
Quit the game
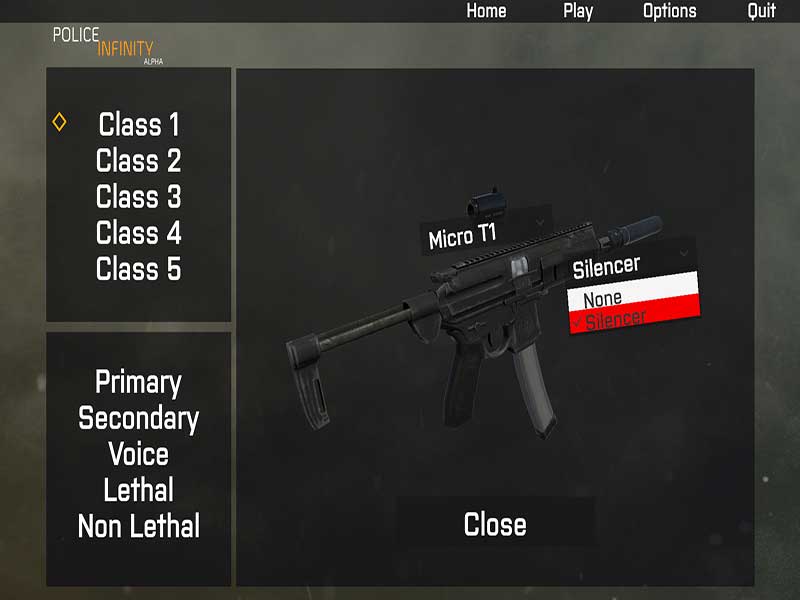point(761,11)
